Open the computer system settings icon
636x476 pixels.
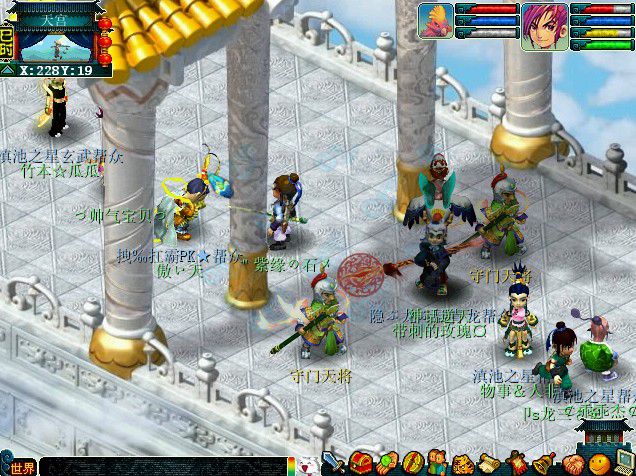[623, 465]
